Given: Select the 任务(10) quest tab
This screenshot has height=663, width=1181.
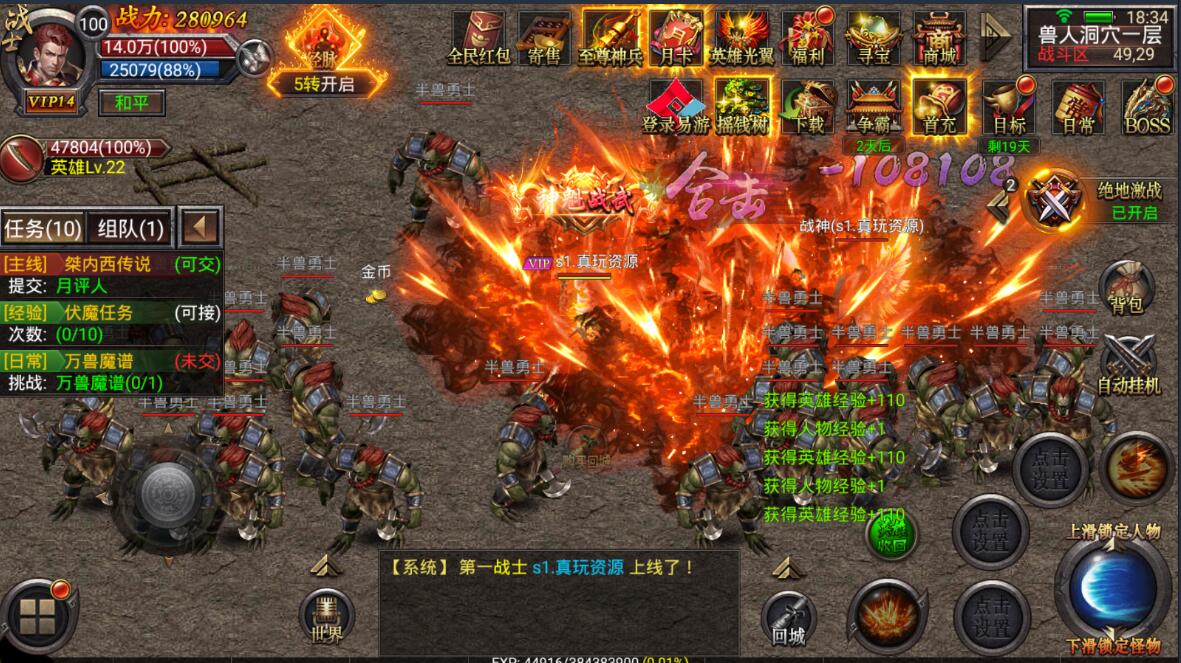Looking at the screenshot, I should pos(43,228).
